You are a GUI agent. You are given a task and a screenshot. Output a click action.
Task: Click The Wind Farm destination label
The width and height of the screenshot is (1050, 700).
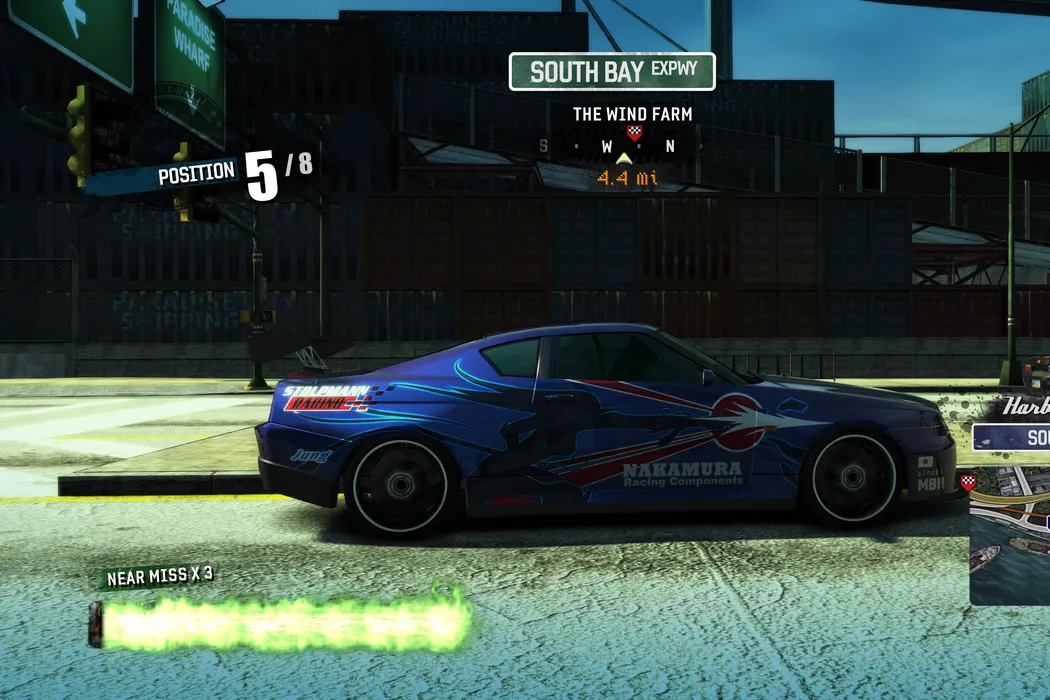tap(632, 114)
